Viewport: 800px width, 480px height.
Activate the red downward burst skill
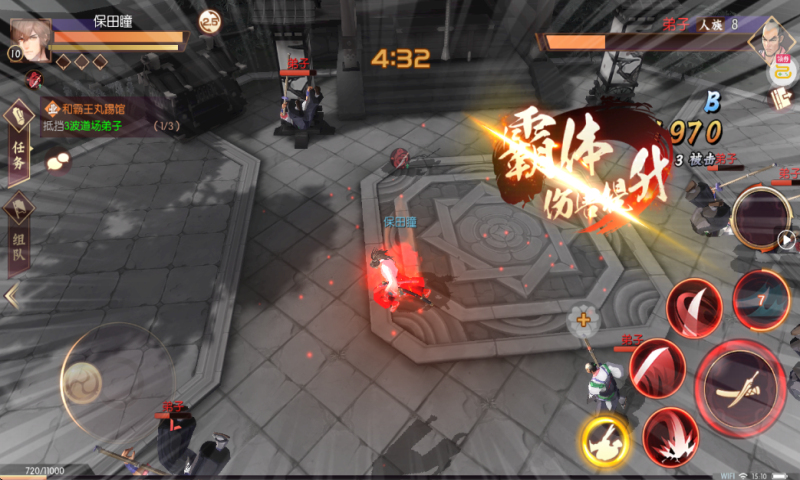(x=670, y=437)
